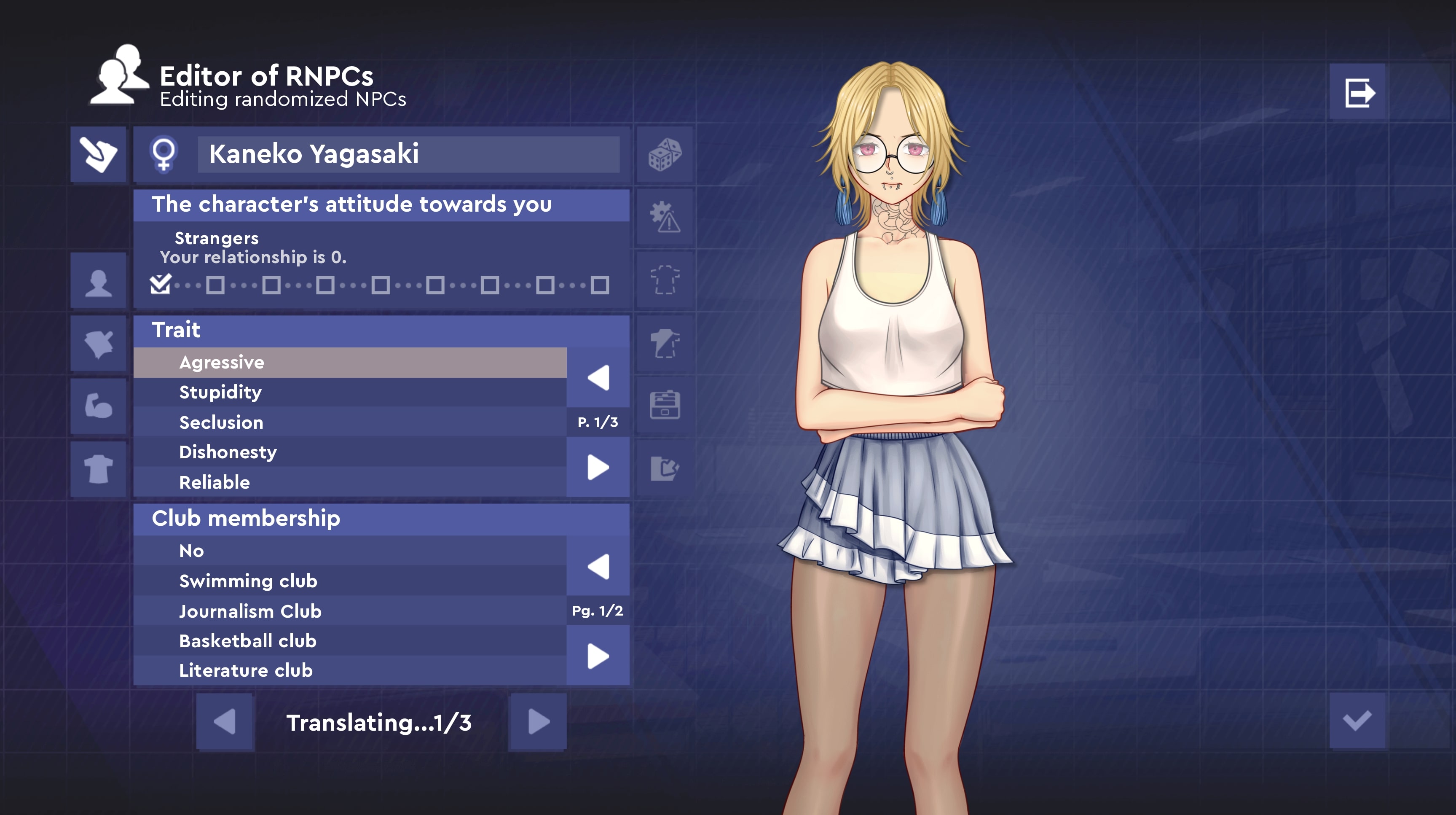Randomize the NPC with the dice icon

(665, 154)
